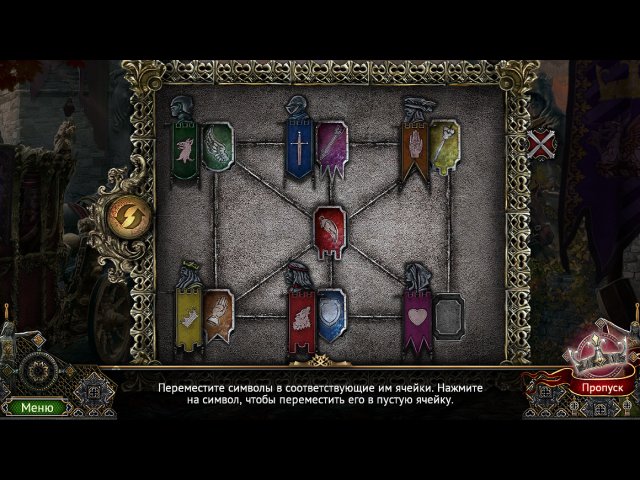The width and height of the screenshot is (640, 480).
Task: Open the Меню button
Action: [37, 407]
